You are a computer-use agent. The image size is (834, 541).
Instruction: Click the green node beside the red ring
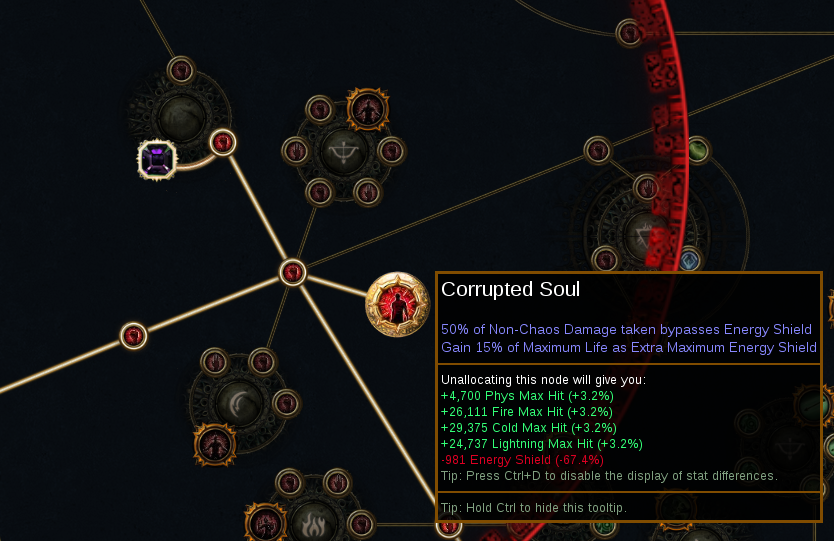(x=697, y=150)
